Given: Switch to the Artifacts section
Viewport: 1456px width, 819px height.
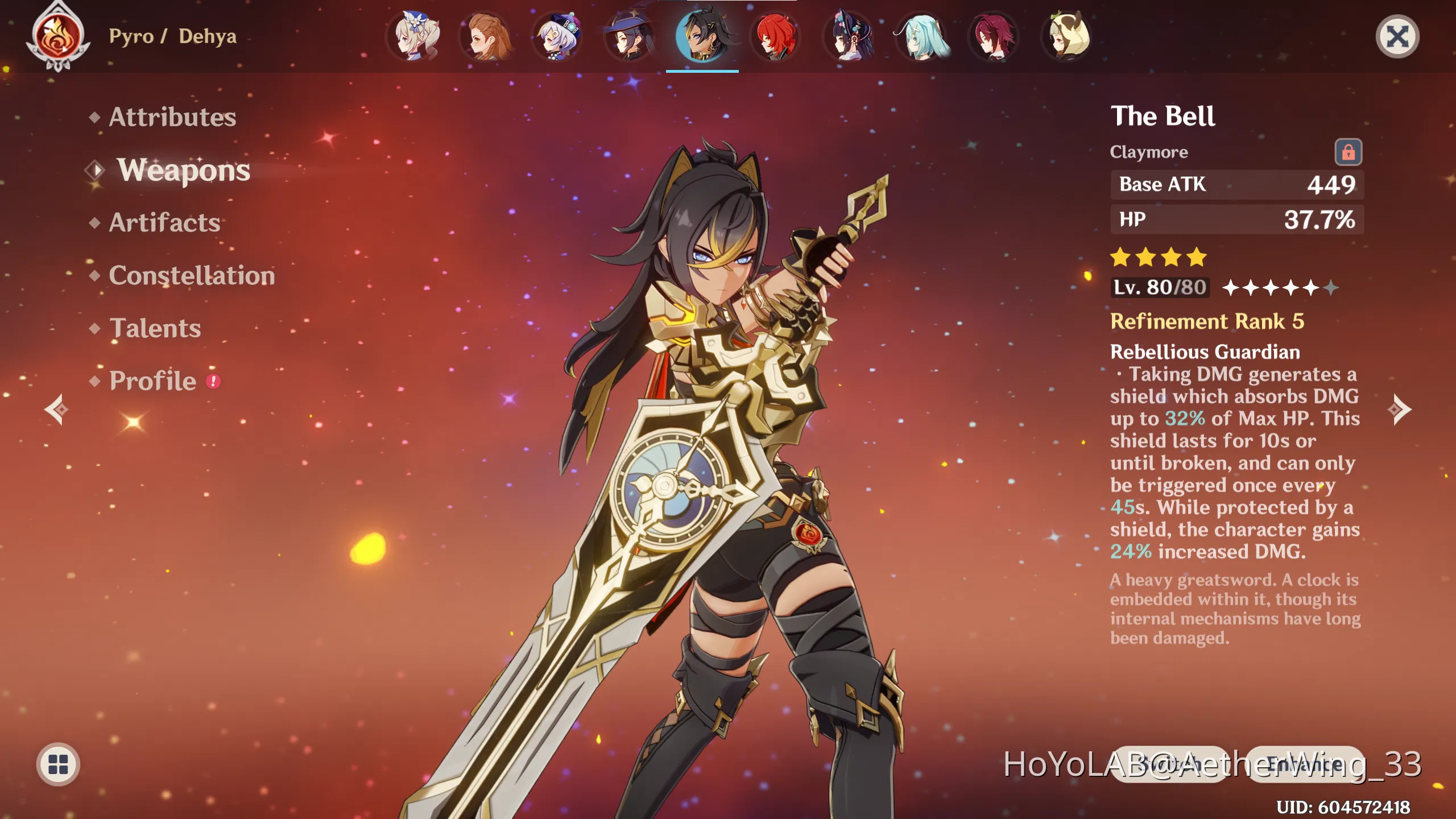Looking at the screenshot, I should 163,223.
